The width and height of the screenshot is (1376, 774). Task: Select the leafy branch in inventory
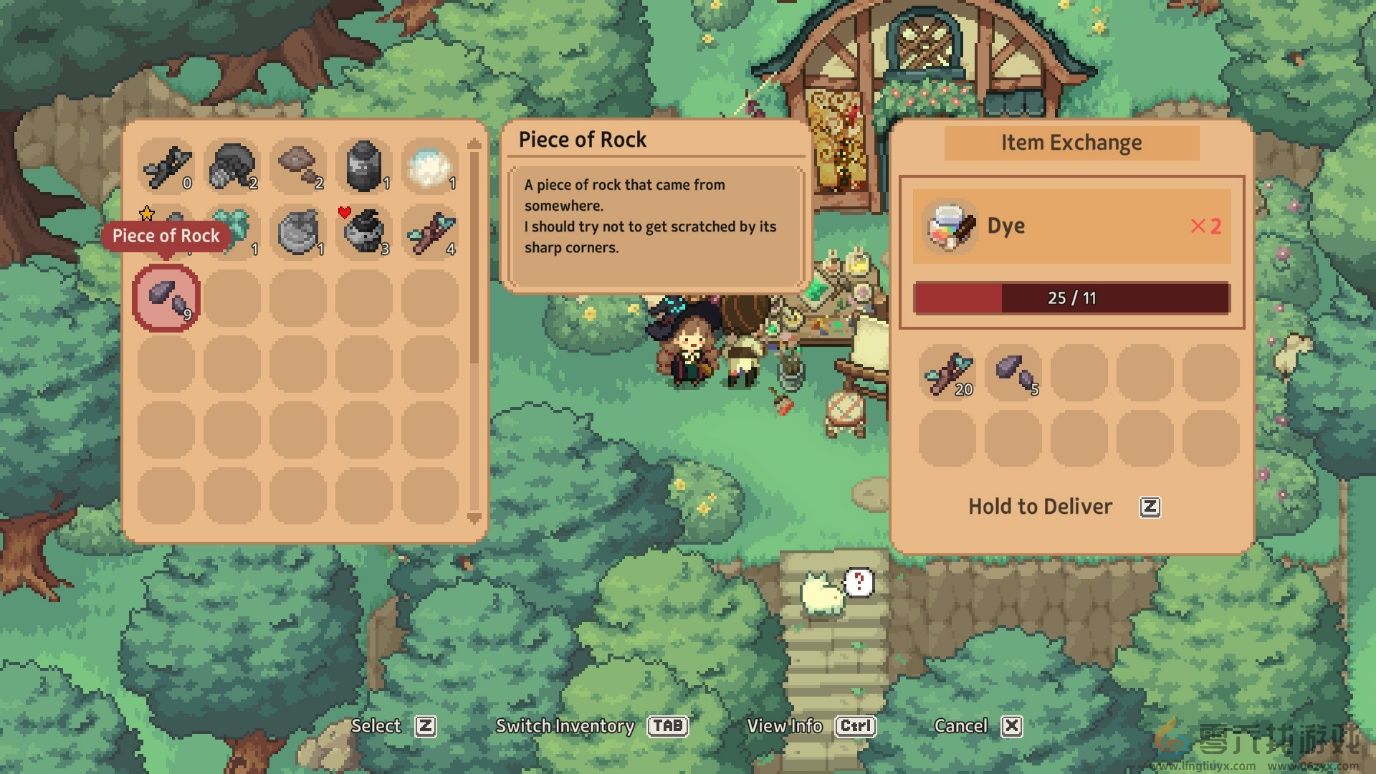click(431, 232)
